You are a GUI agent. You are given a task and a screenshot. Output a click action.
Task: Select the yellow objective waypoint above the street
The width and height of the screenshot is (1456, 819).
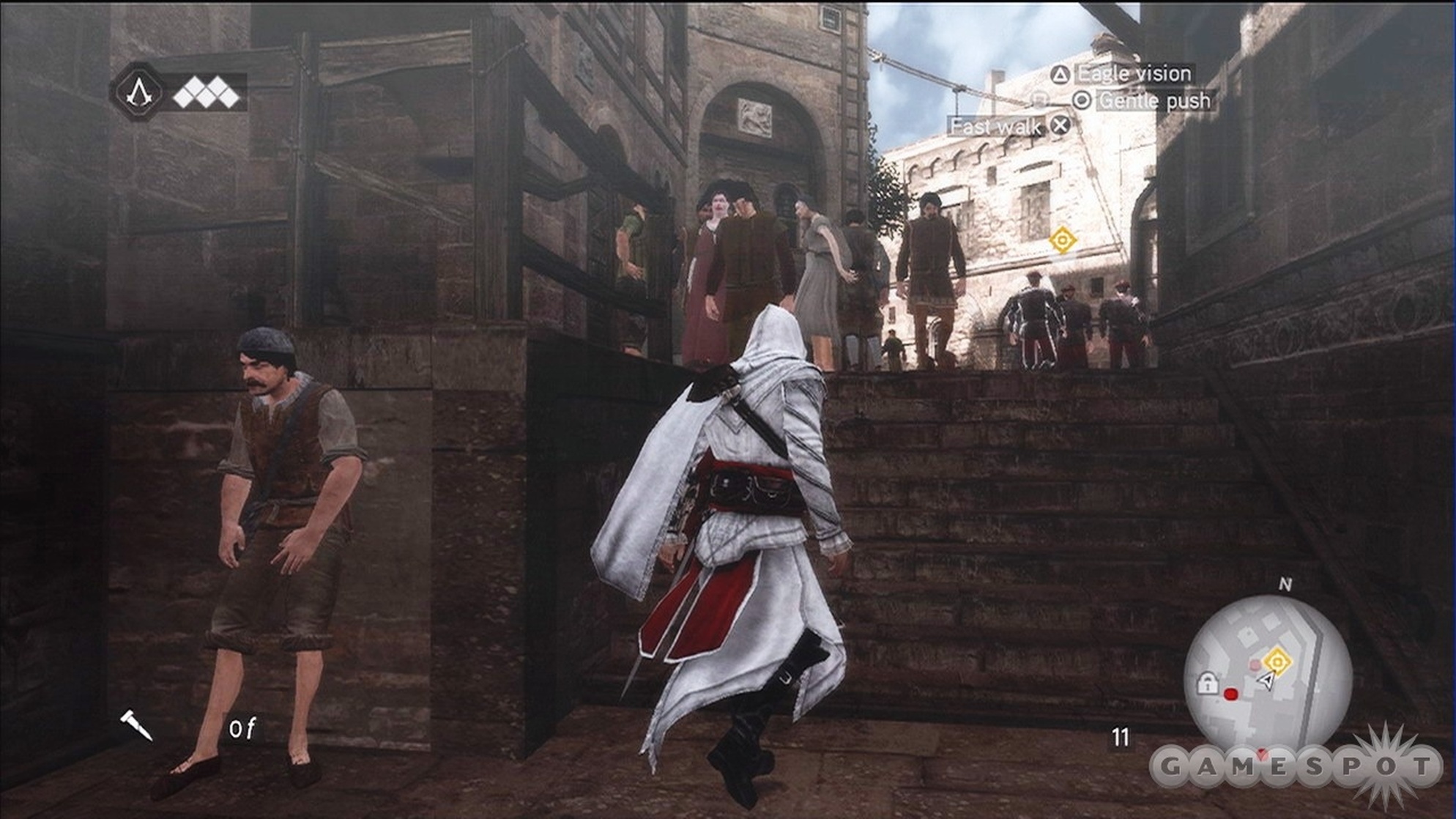[1062, 240]
